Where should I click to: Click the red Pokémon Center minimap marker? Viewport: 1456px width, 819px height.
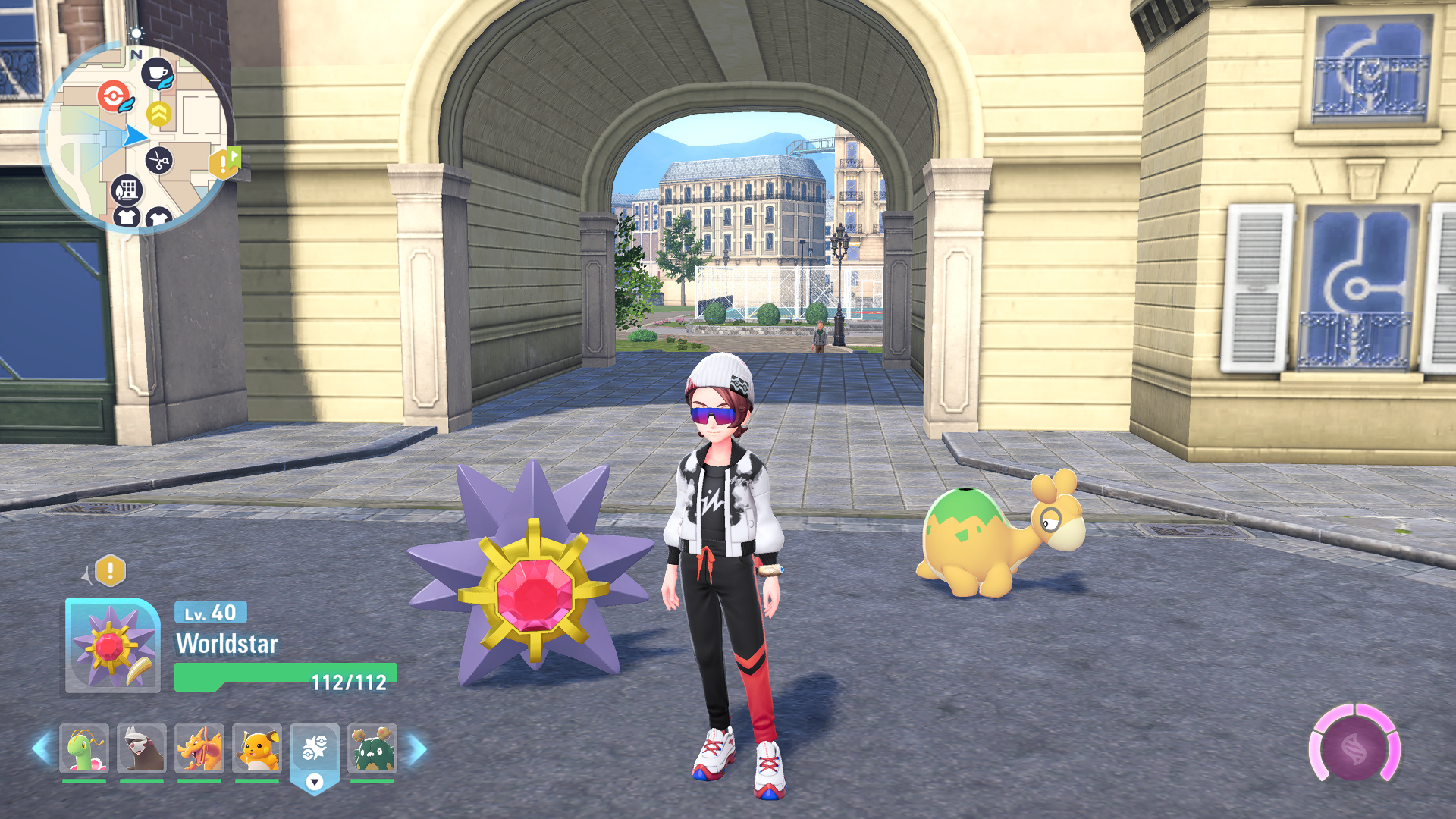pyautogui.click(x=114, y=96)
